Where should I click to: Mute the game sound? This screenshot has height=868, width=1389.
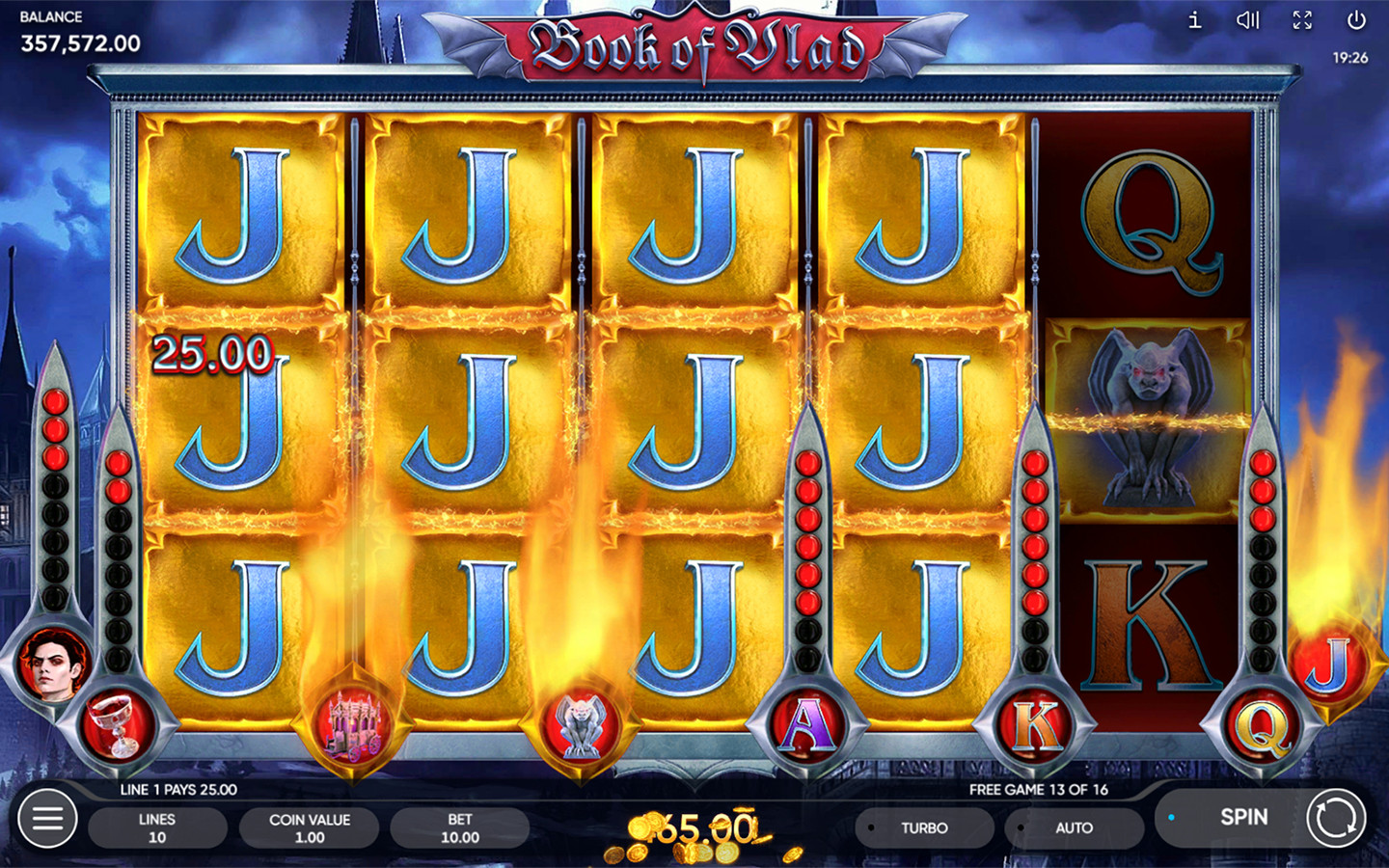1248,20
